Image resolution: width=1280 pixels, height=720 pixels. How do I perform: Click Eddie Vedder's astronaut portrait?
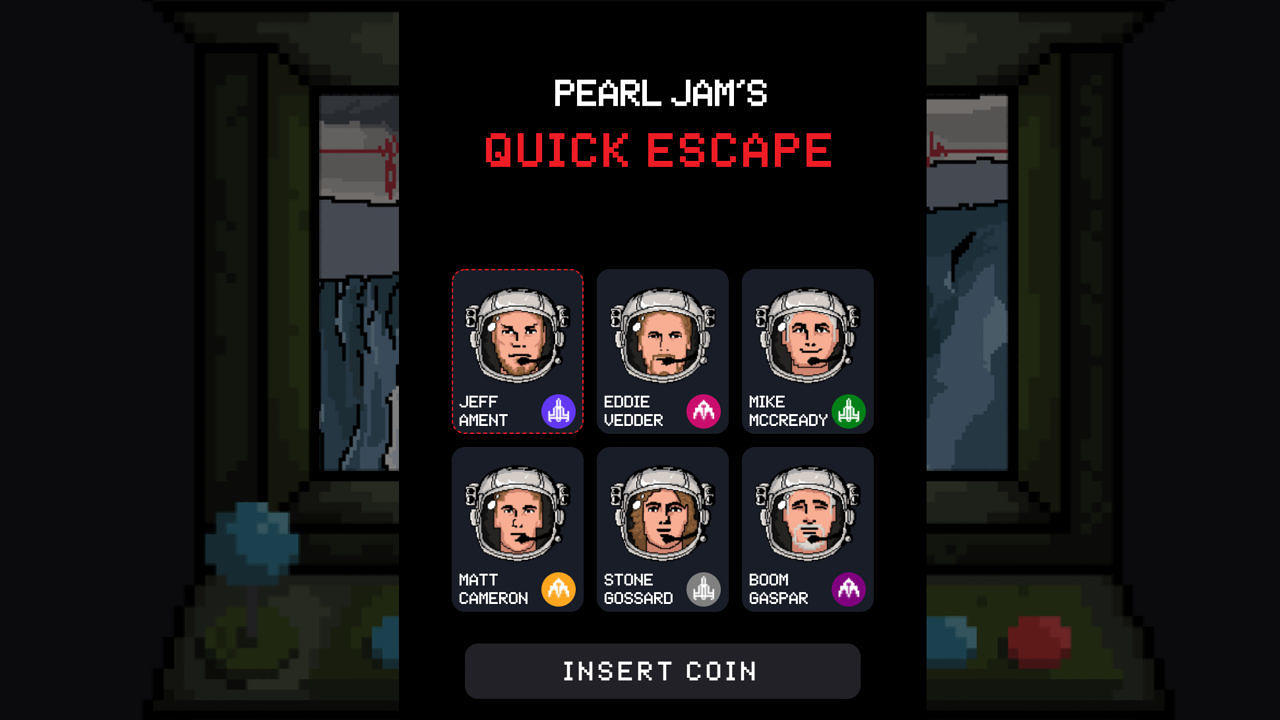click(662, 335)
